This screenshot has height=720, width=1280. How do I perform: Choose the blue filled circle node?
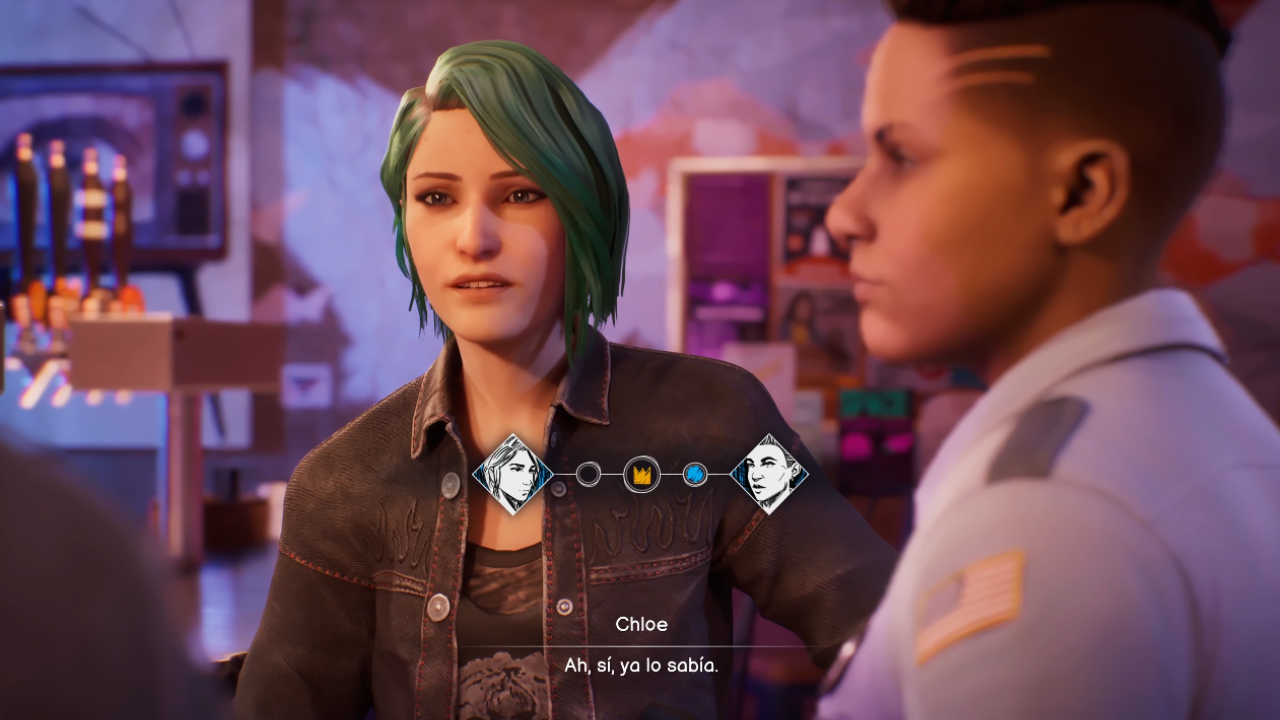tap(695, 474)
